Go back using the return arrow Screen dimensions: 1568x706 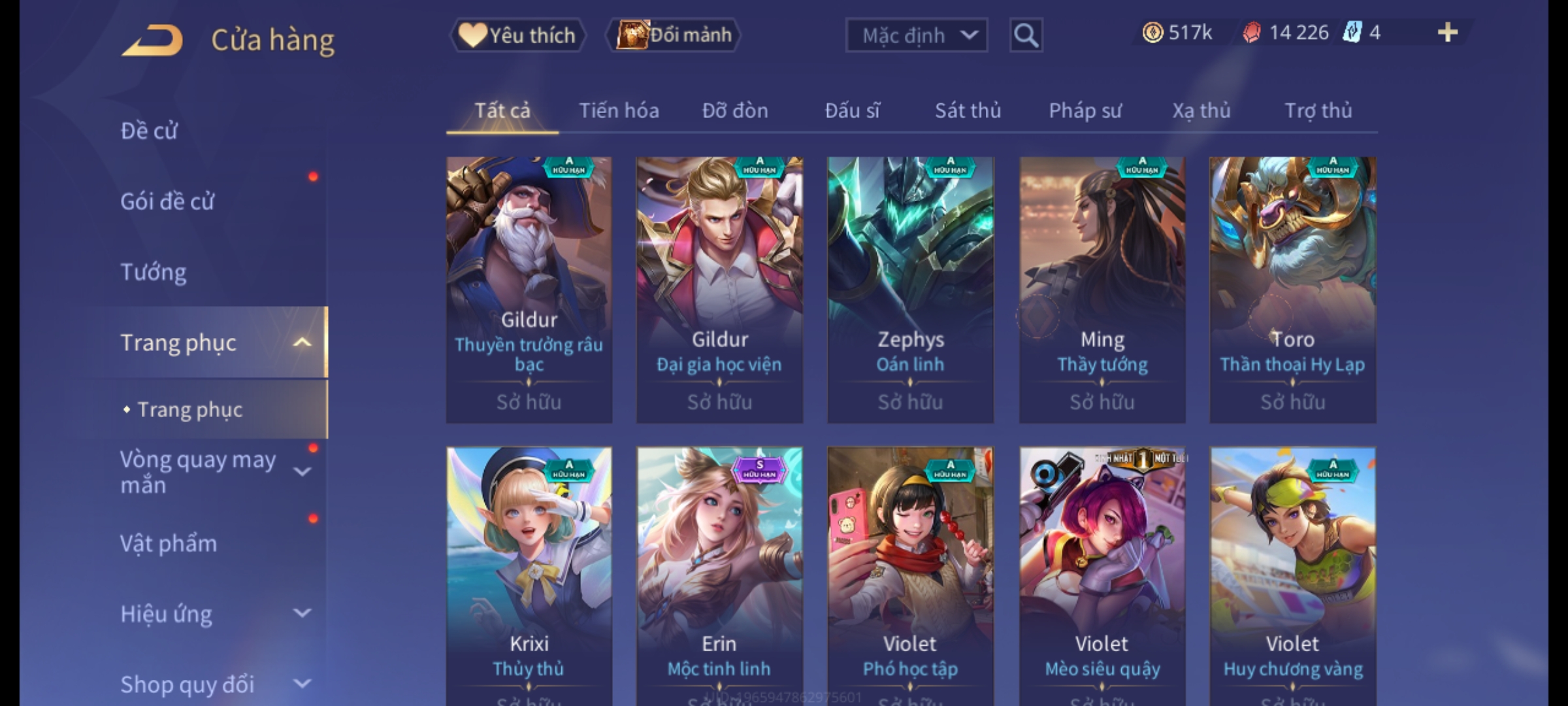pos(152,41)
